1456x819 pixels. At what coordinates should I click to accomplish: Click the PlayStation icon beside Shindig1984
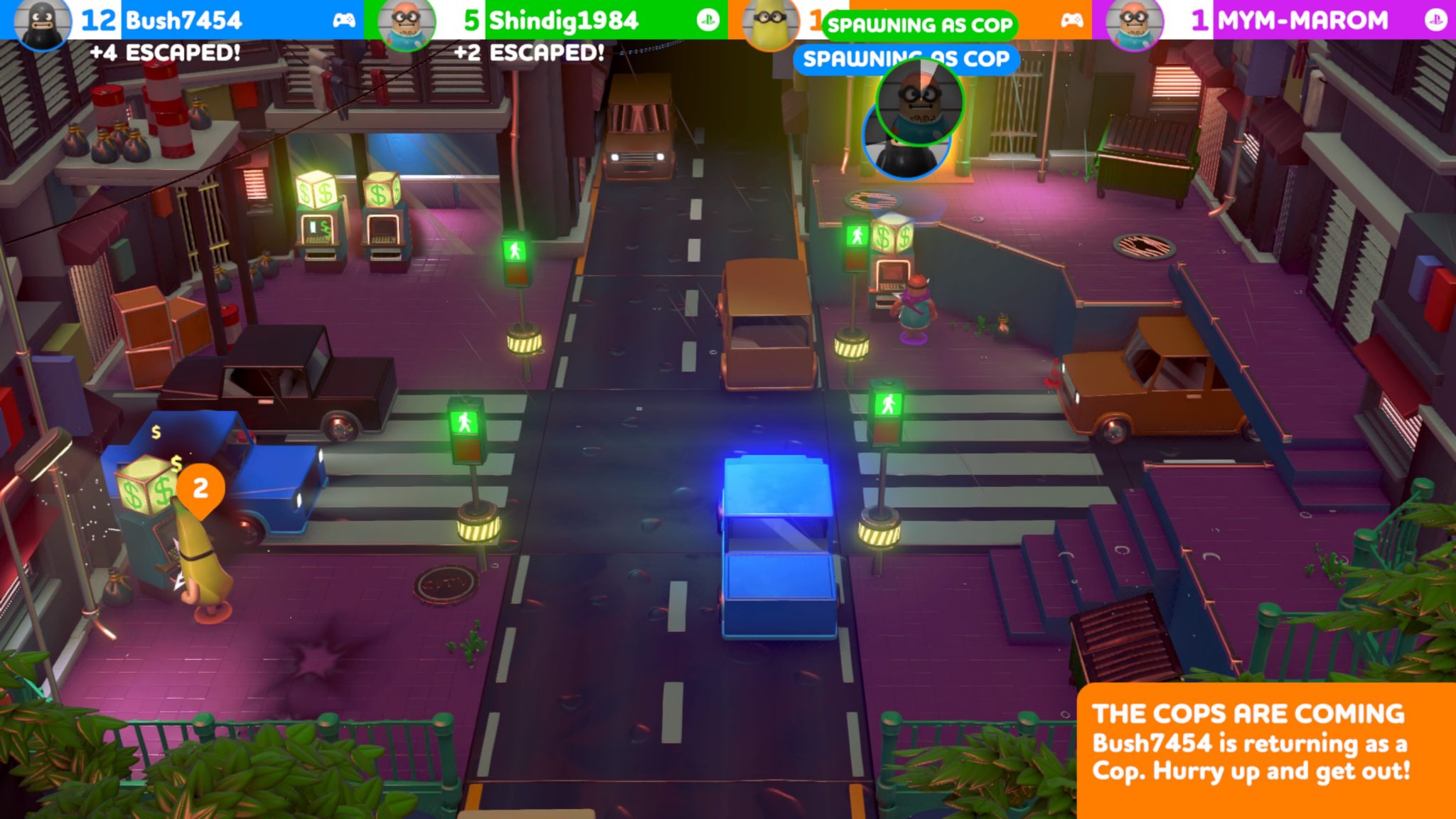tap(707, 21)
